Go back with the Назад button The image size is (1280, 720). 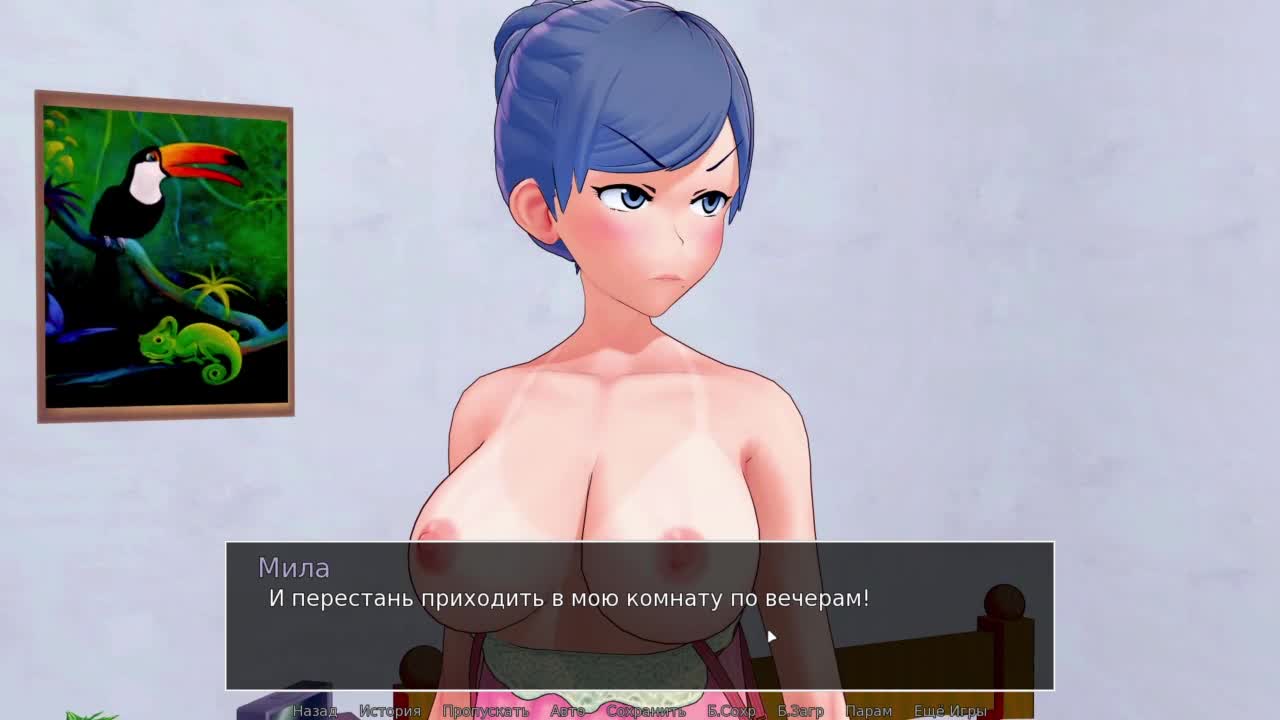pyautogui.click(x=314, y=711)
